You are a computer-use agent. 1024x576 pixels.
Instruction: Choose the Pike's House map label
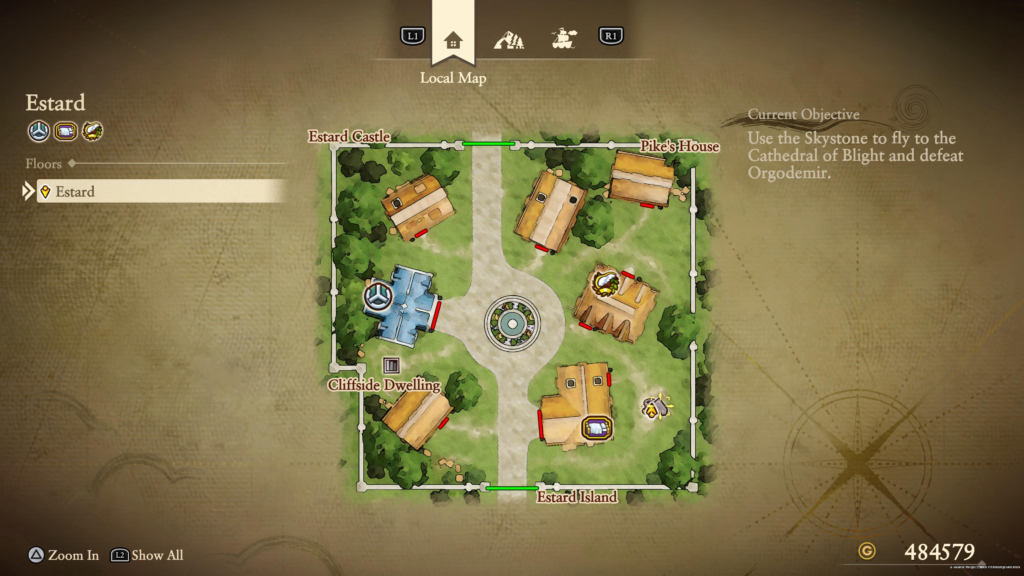pyautogui.click(x=680, y=147)
